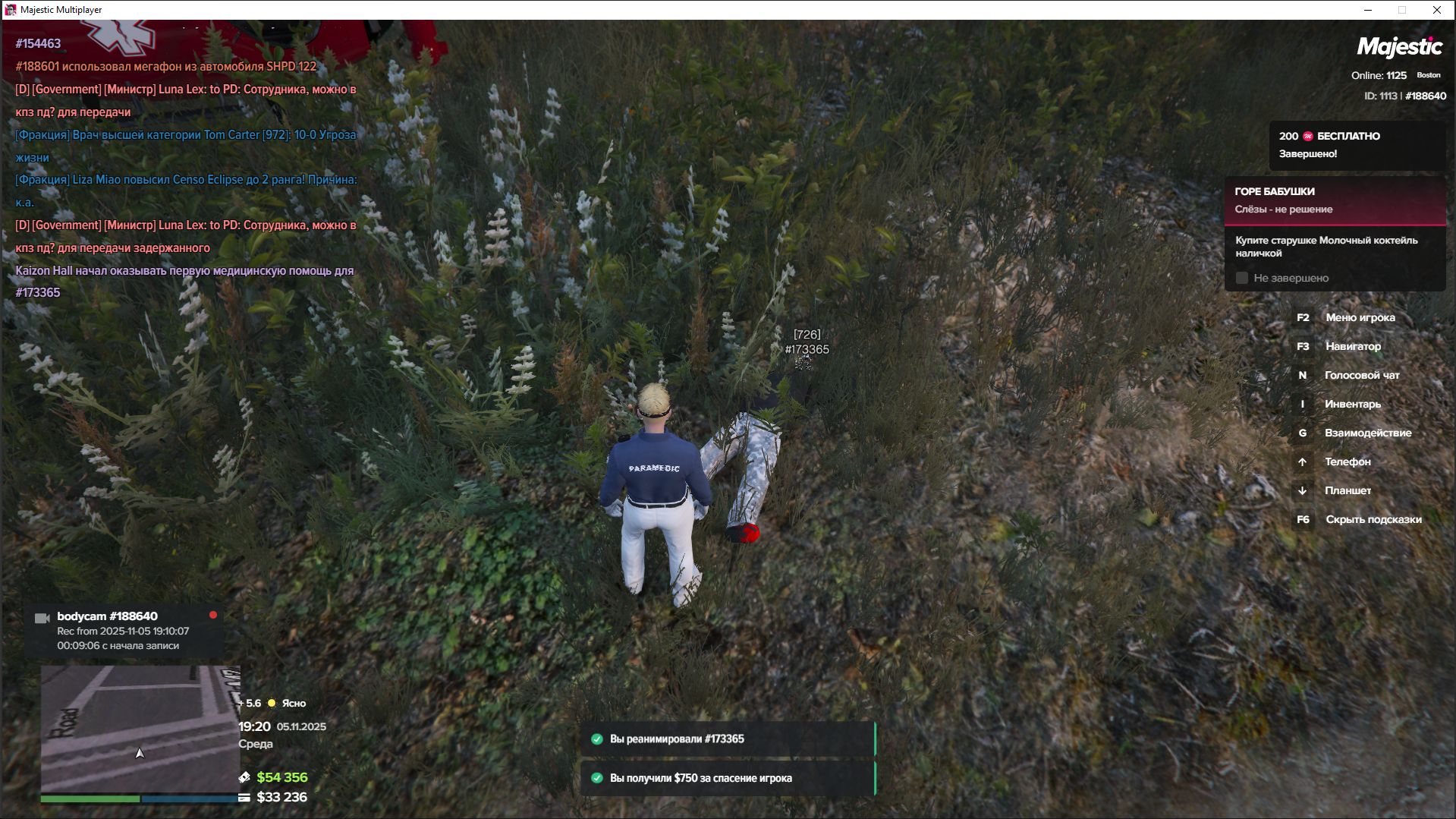Dismiss the 'Вы реанимировали #173365' notification
This screenshot has width=1456, height=819.
click(x=728, y=739)
